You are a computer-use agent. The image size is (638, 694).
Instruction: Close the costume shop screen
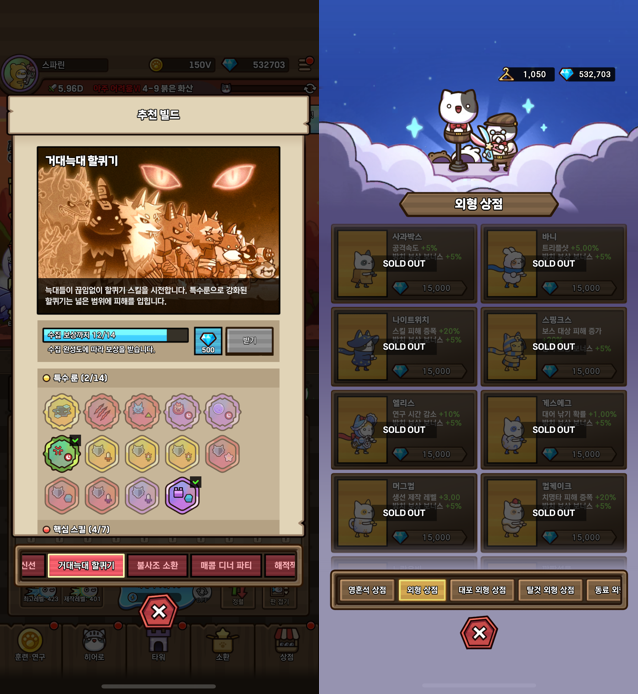click(x=478, y=632)
